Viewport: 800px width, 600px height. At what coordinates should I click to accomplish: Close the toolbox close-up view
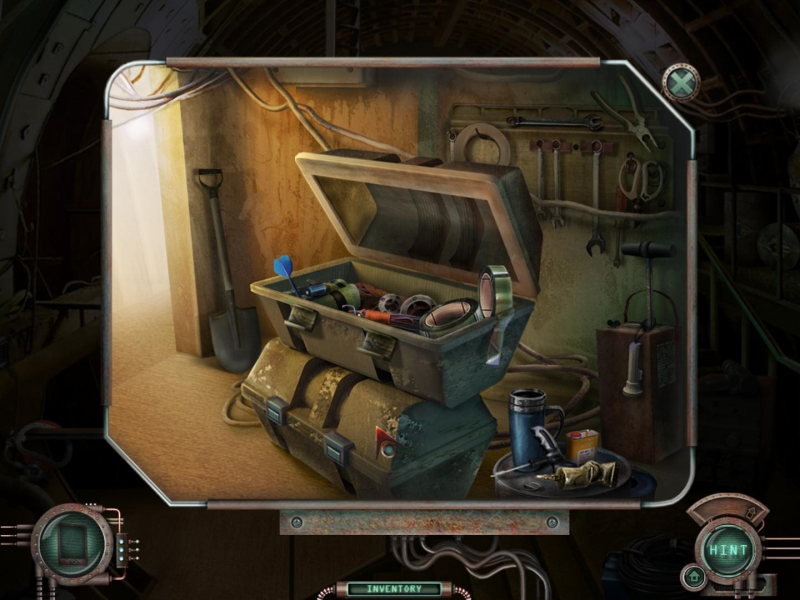(x=681, y=83)
